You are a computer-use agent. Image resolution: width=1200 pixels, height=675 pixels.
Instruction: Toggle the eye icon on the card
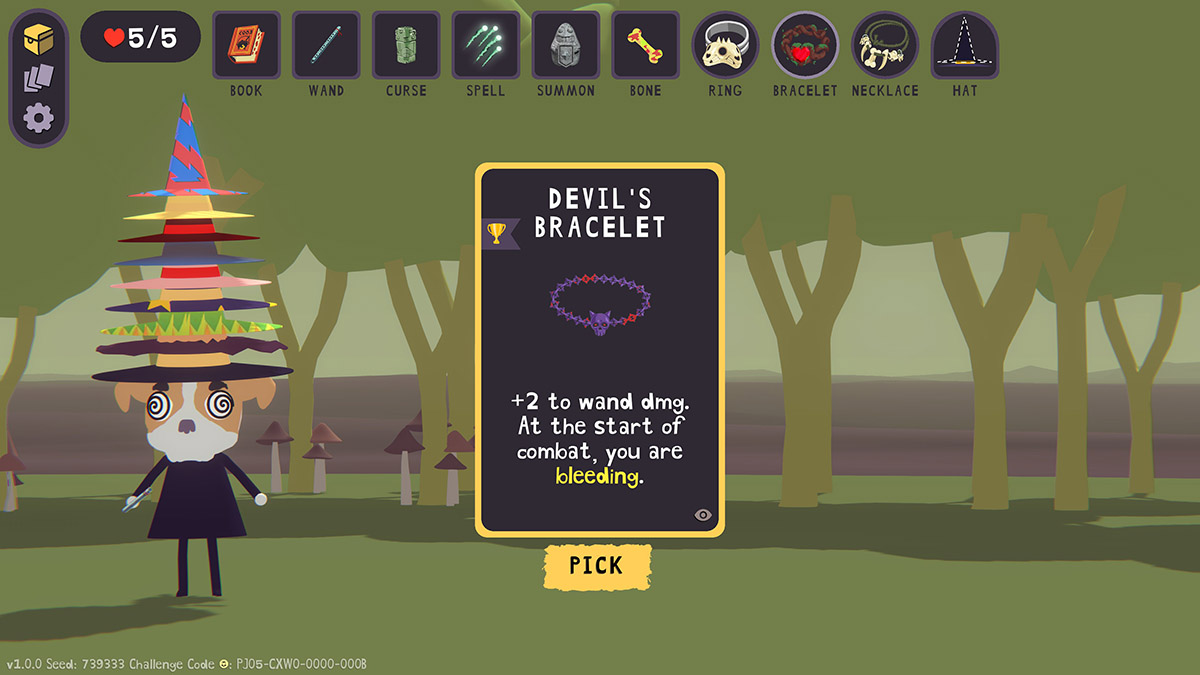pyautogui.click(x=703, y=515)
